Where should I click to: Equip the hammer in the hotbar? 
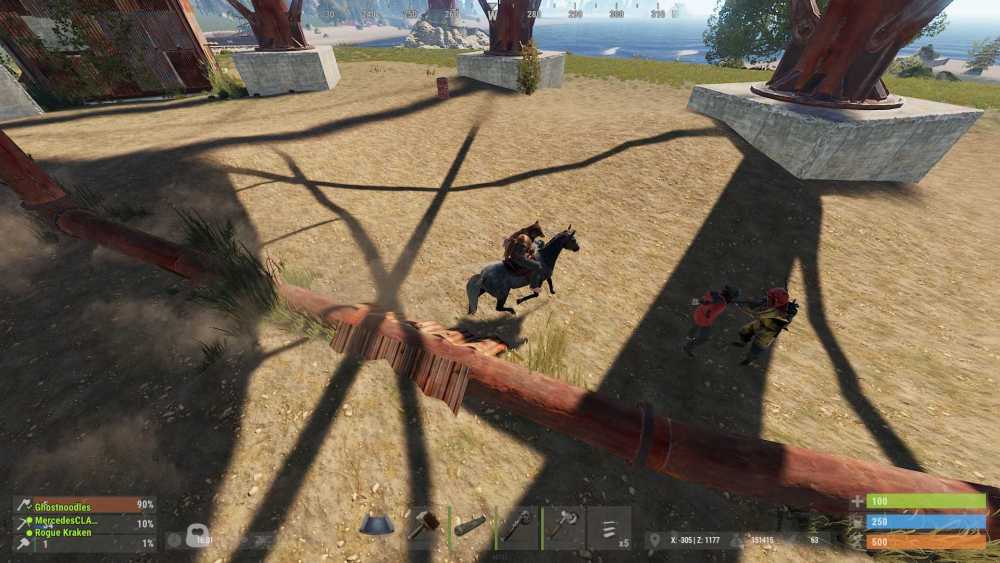(x=423, y=526)
